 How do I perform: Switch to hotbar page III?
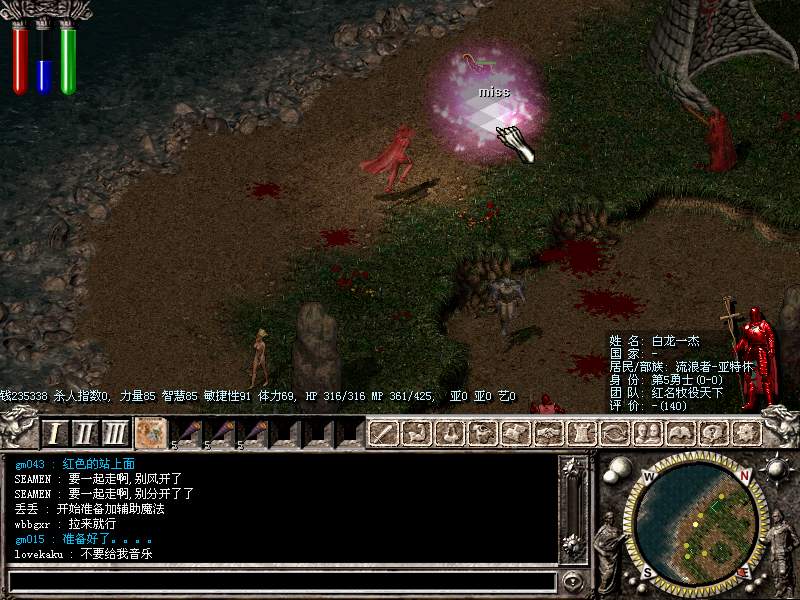(x=116, y=433)
